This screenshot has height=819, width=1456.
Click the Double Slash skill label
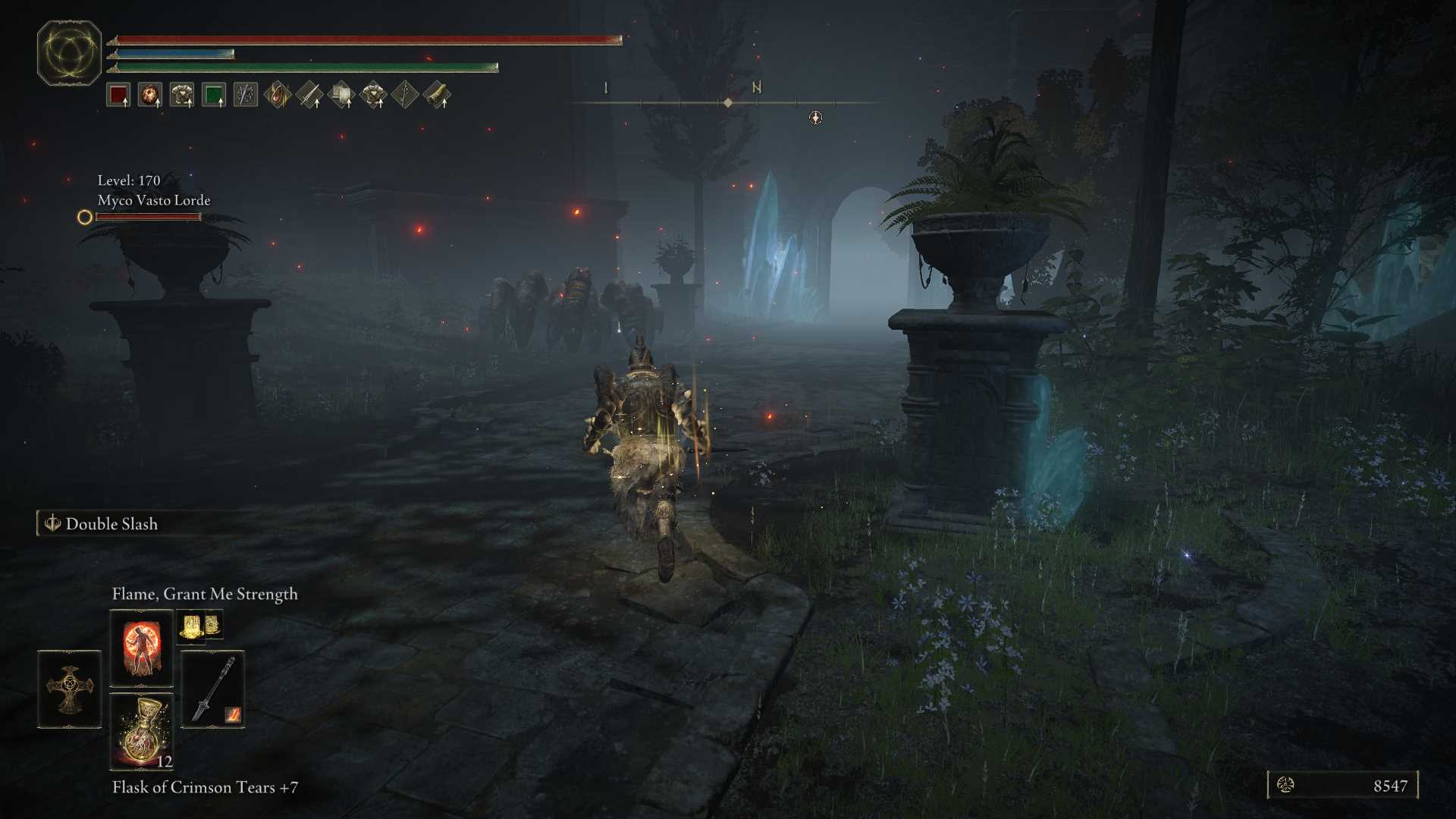tap(111, 524)
